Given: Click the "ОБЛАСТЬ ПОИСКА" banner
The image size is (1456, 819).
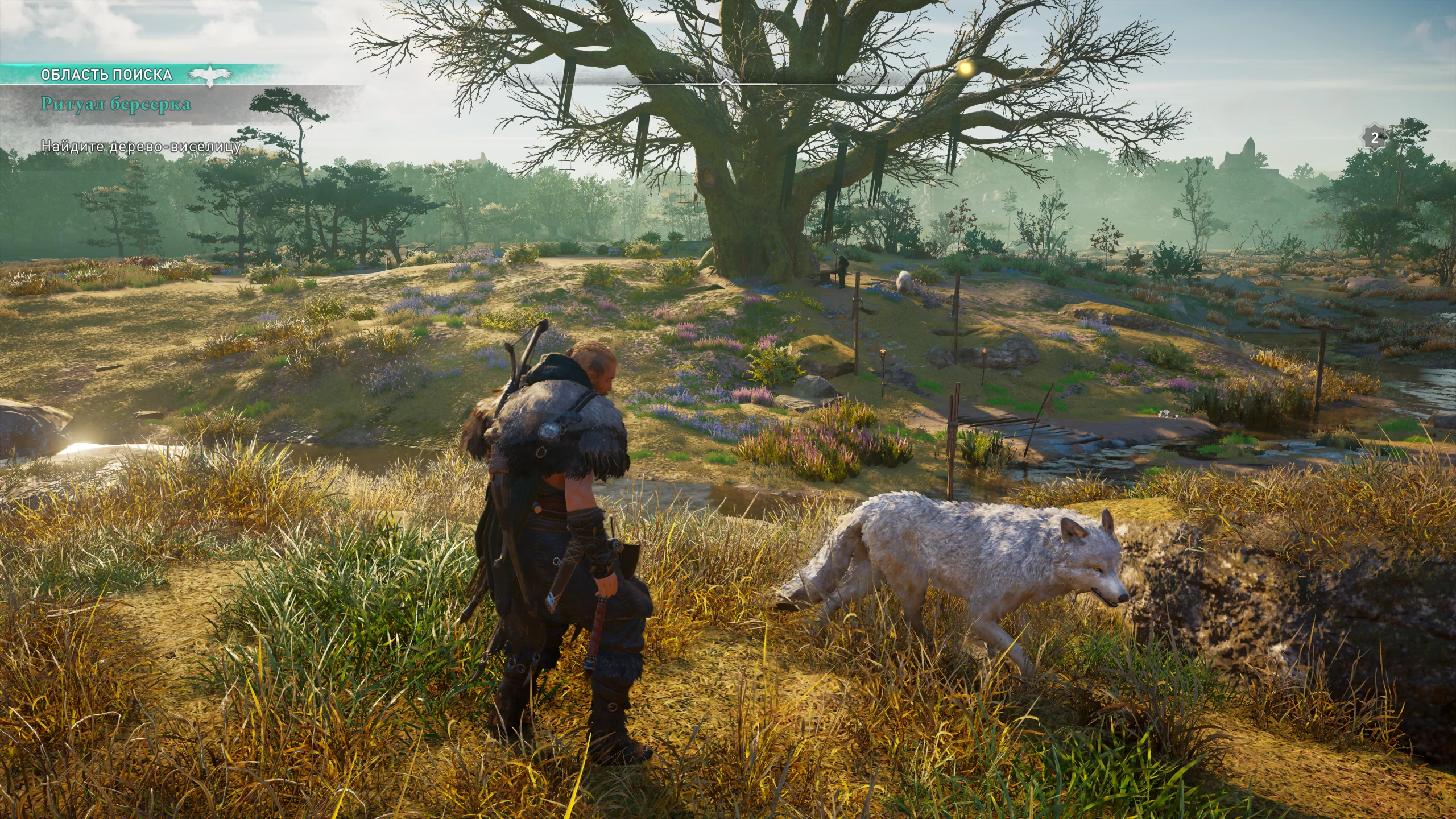Looking at the screenshot, I should (106, 75).
